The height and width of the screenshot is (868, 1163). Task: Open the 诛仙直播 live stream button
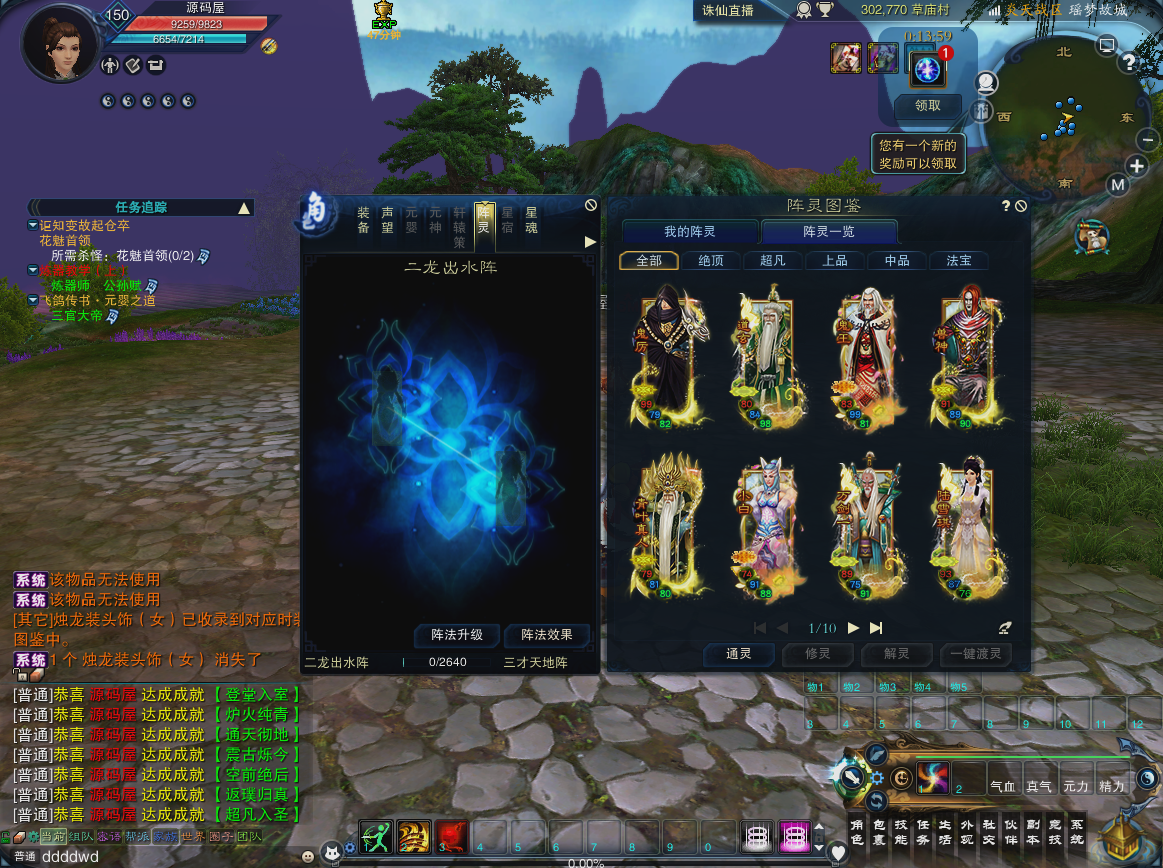pyautogui.click(x=727, y=11)
